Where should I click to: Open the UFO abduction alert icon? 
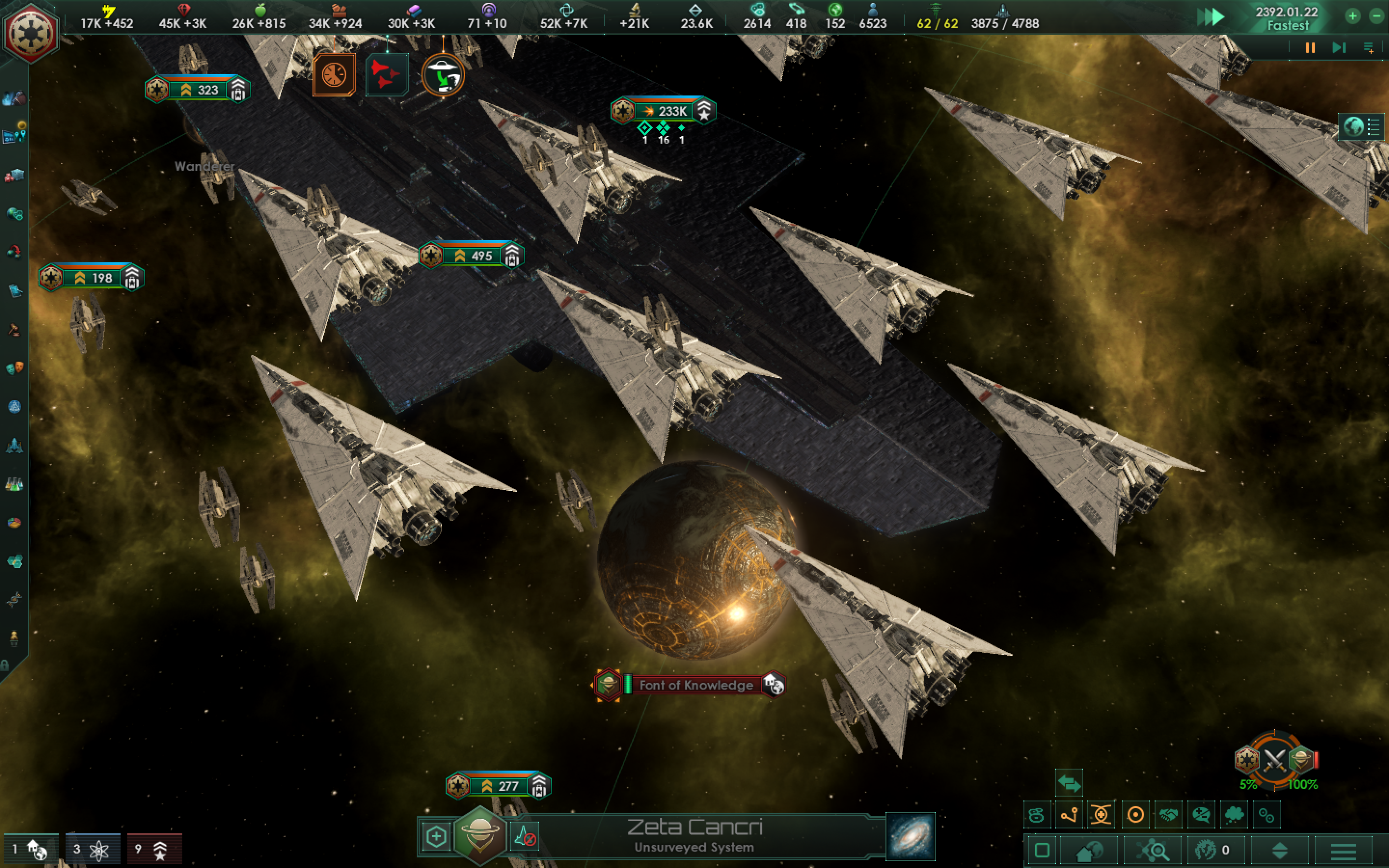pos(443,75)
